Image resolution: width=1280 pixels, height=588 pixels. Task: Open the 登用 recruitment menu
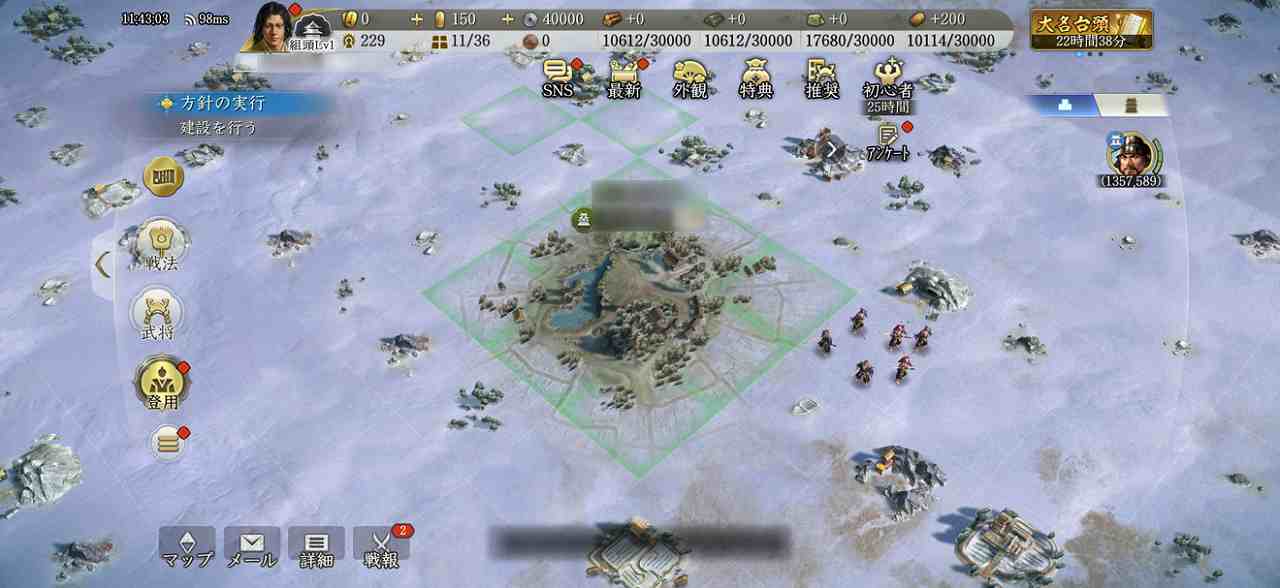point(161,384)
